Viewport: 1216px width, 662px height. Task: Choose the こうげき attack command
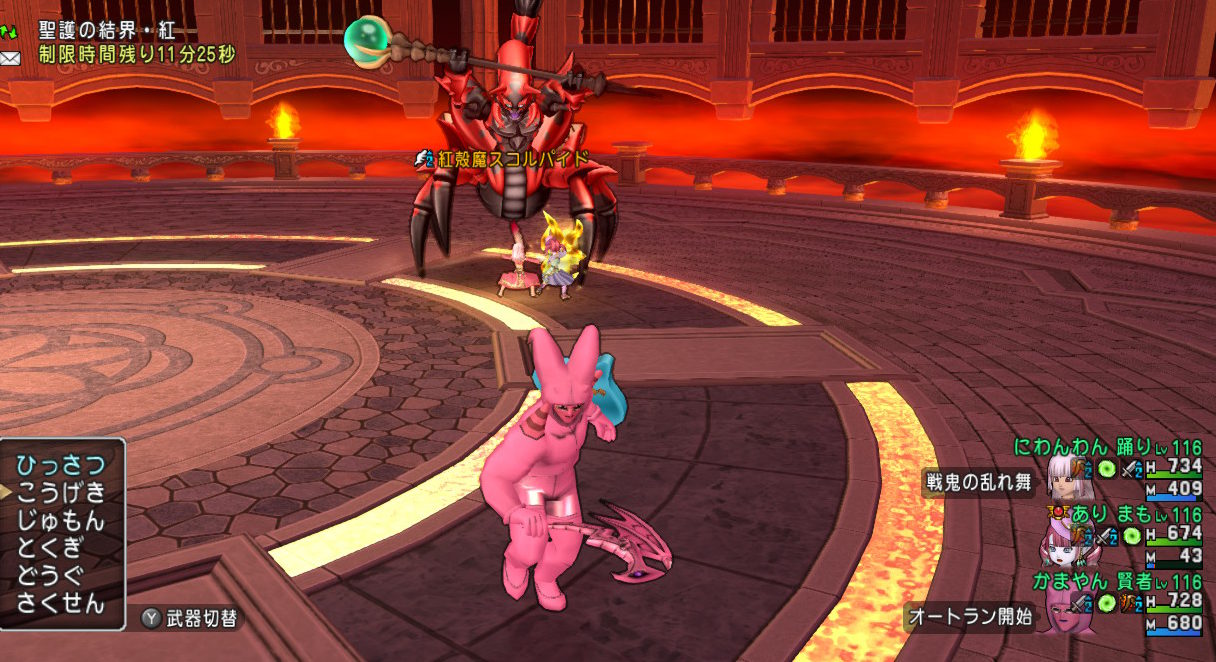[x=61, y=492]
